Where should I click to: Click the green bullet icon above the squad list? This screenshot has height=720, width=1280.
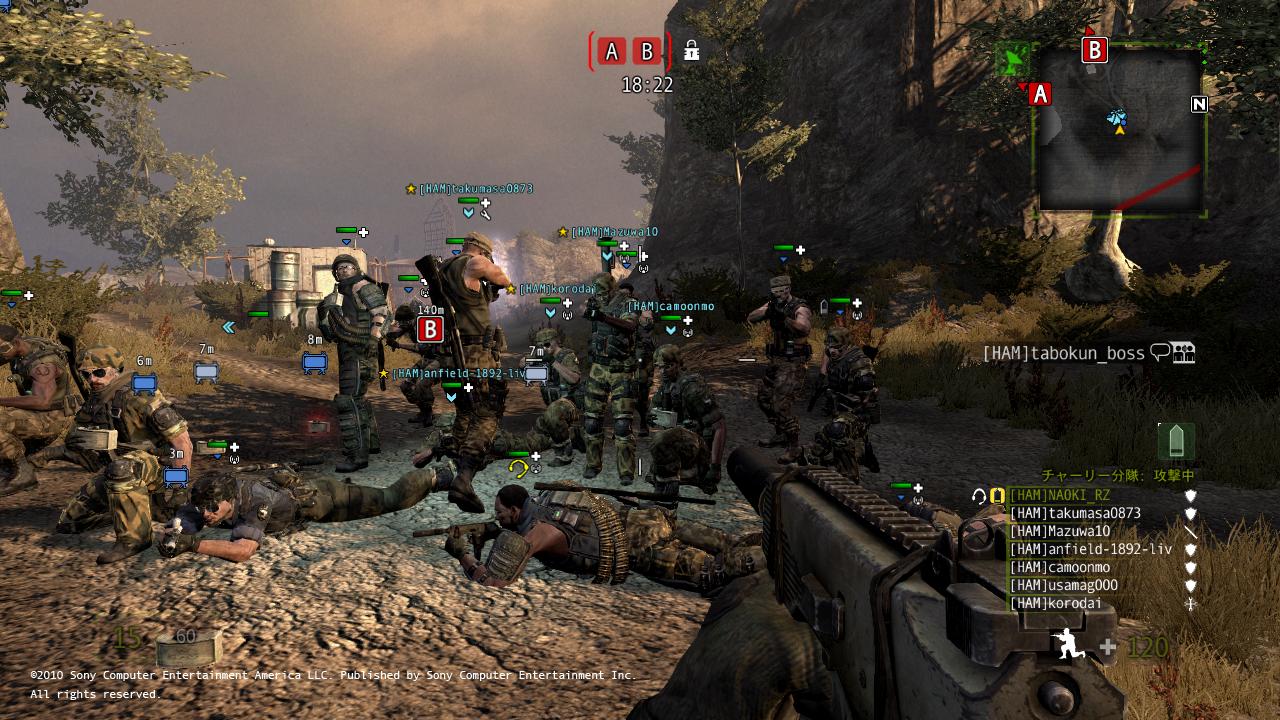pos(1176,441)
